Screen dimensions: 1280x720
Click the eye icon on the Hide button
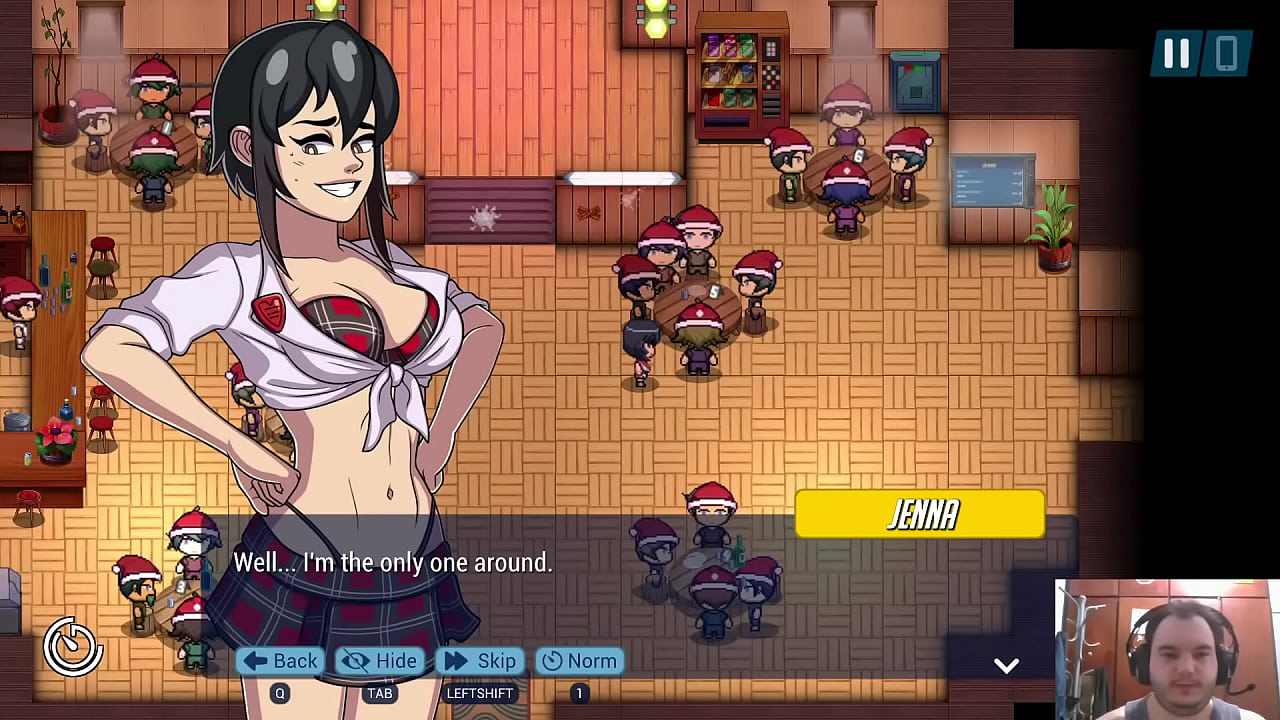tap(355, 661)
